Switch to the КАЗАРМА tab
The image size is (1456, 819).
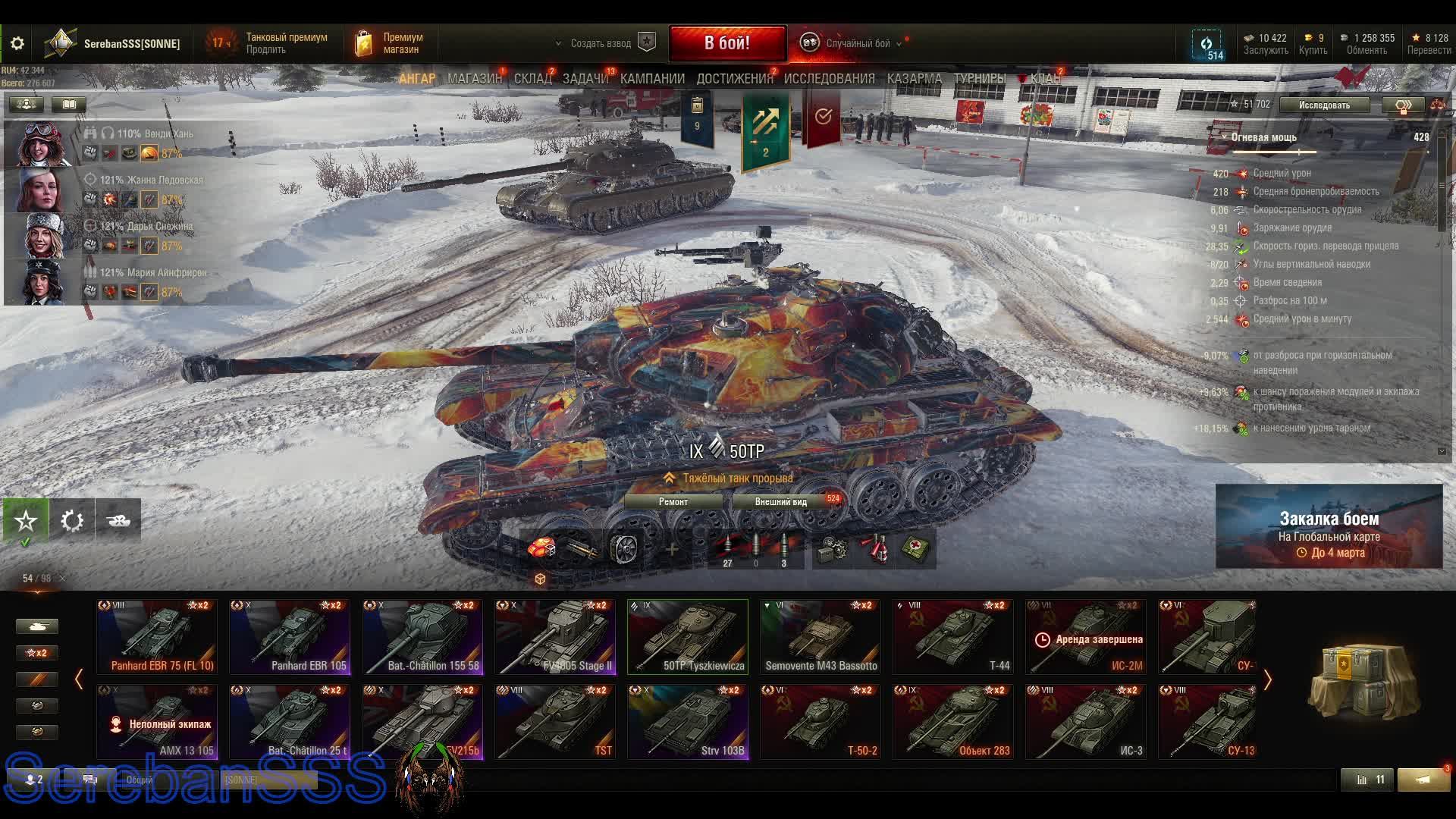coord(914,78)
